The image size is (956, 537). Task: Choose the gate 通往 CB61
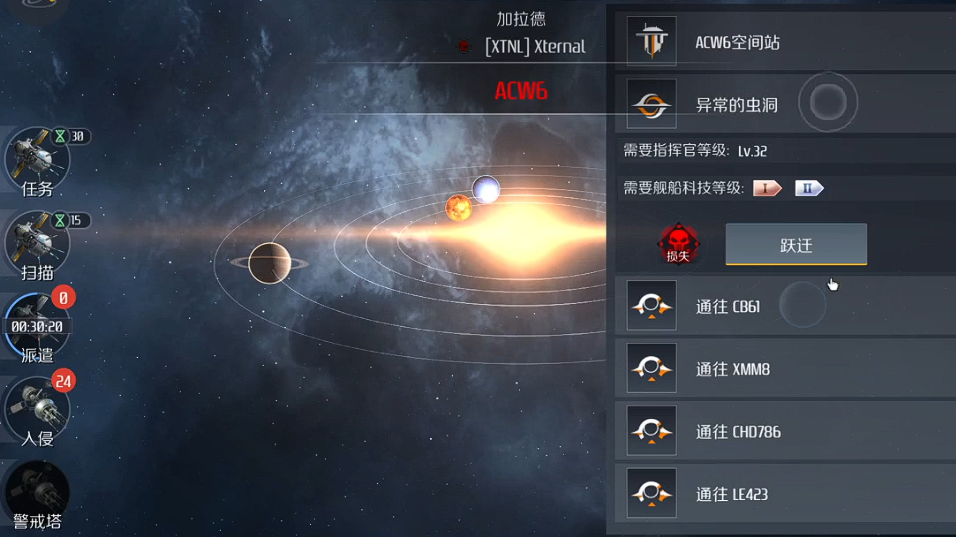(785, 306)
